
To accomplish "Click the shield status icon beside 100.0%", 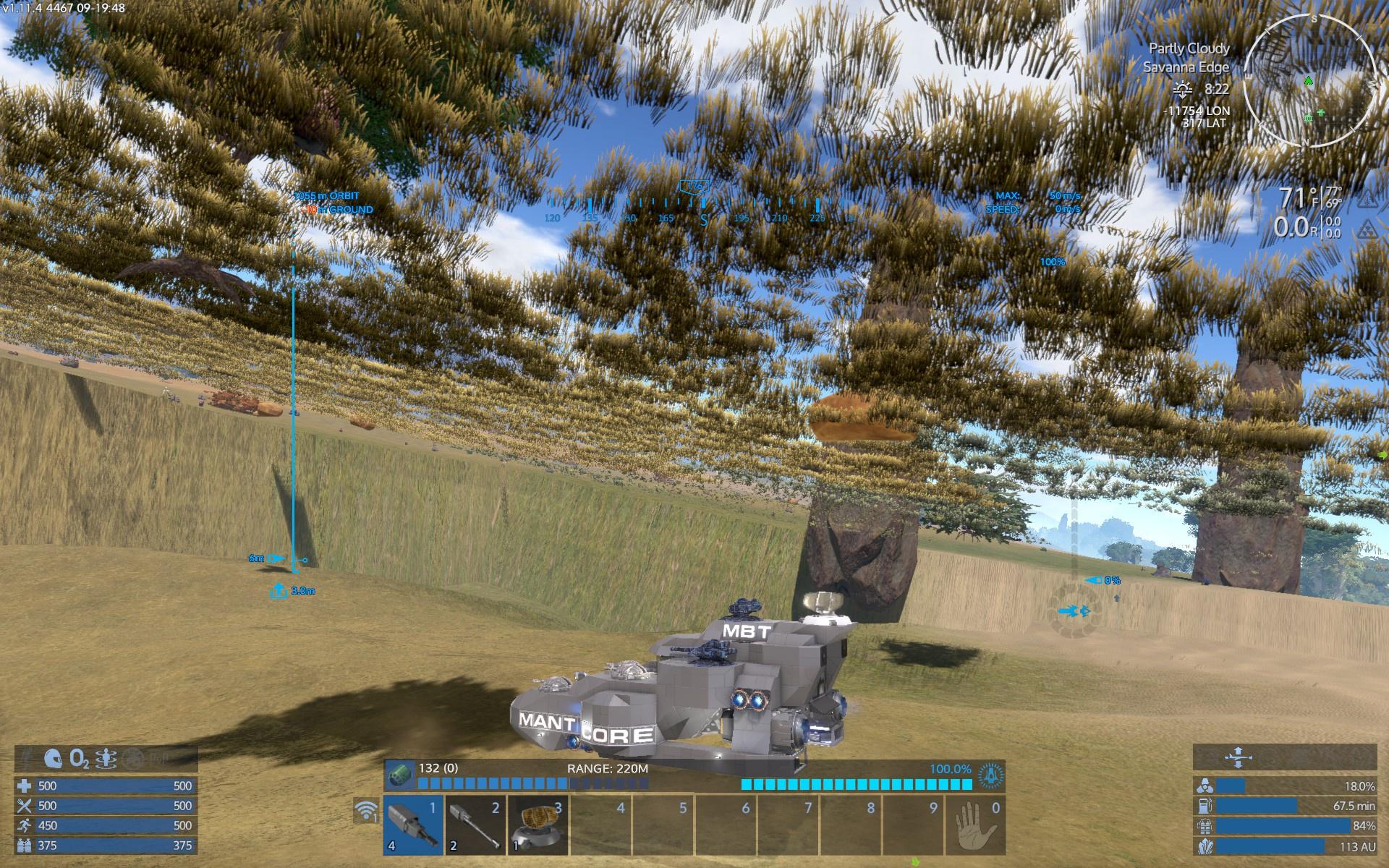I will [990, 775].
